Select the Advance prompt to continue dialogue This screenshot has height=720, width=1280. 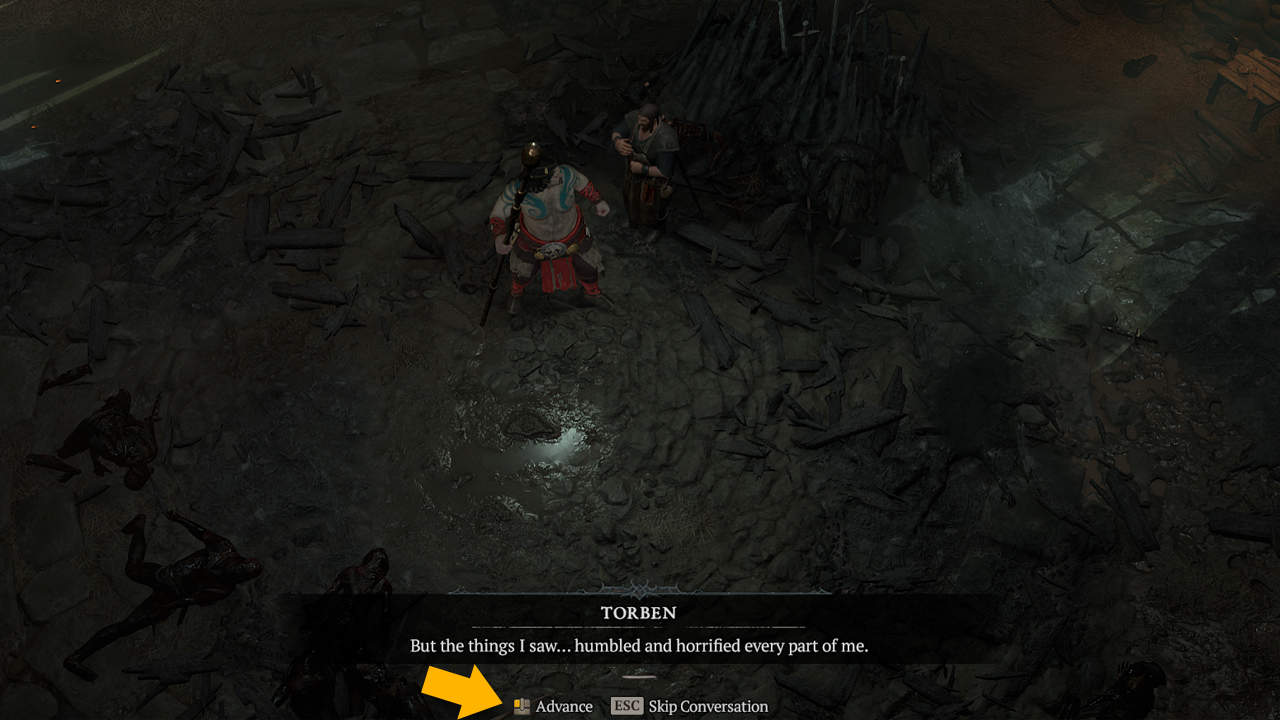[x=565, y=705]
